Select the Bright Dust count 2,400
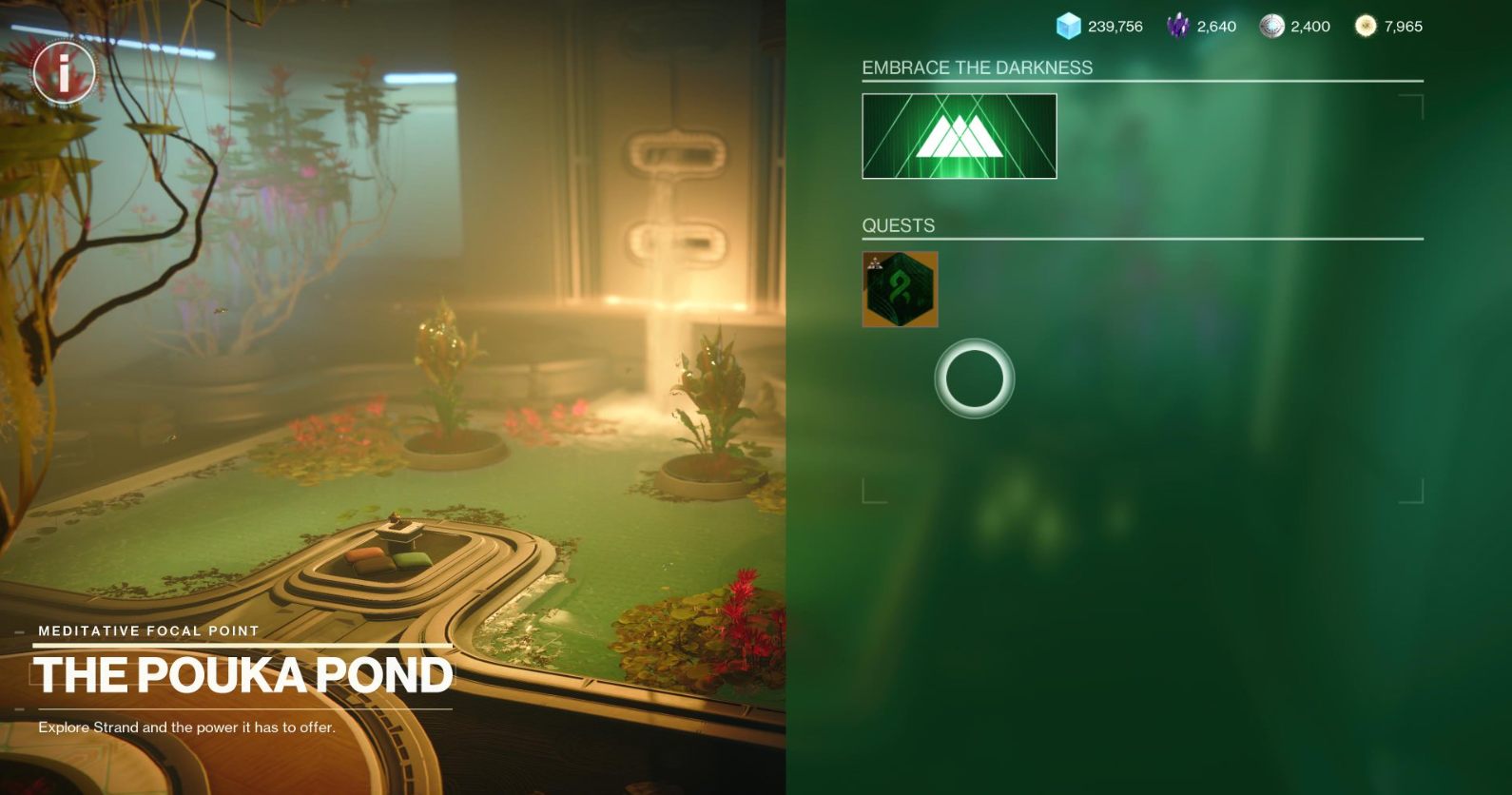This screenshot has height=795, width=1512. tap(1312, 26)
